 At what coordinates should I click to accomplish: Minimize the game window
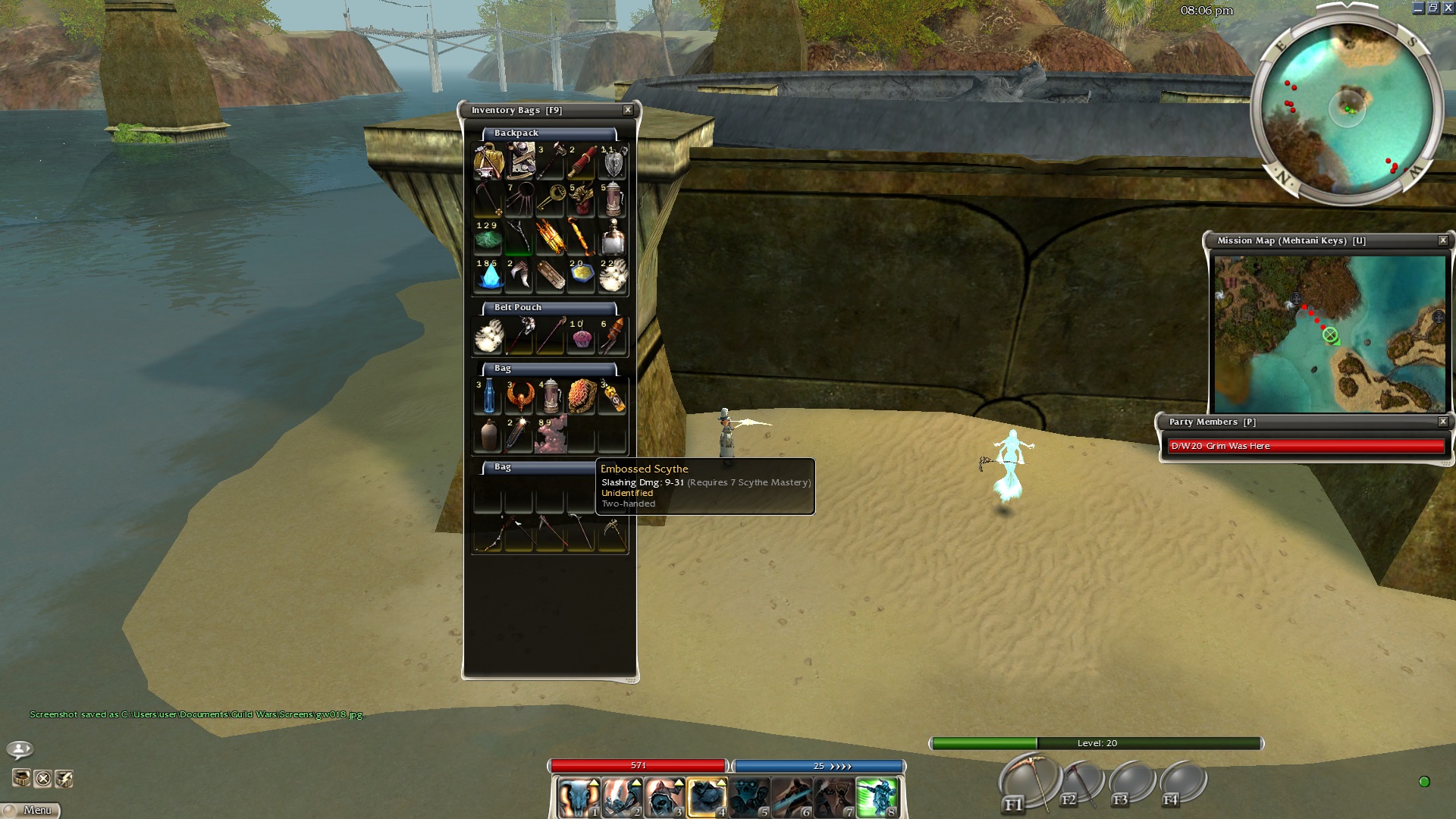click(1419, 8)
